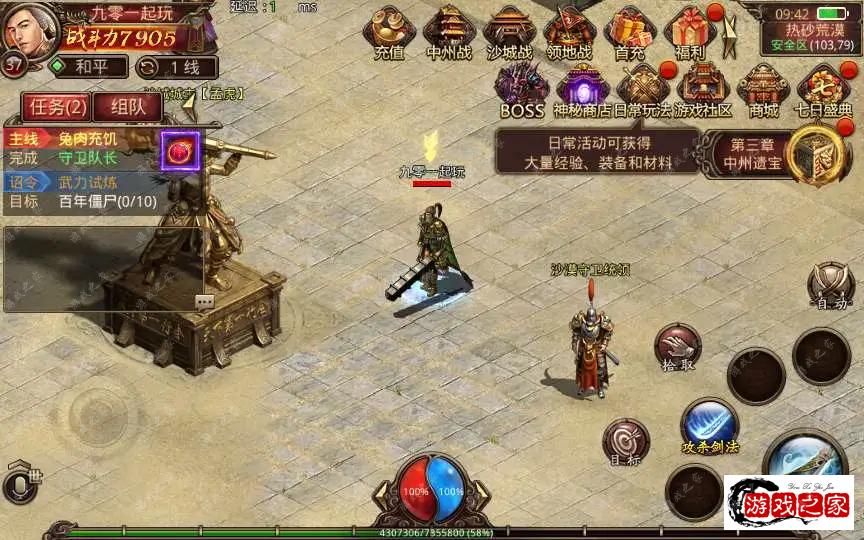Tap the 拾取 pickup button

coord(678,349)
